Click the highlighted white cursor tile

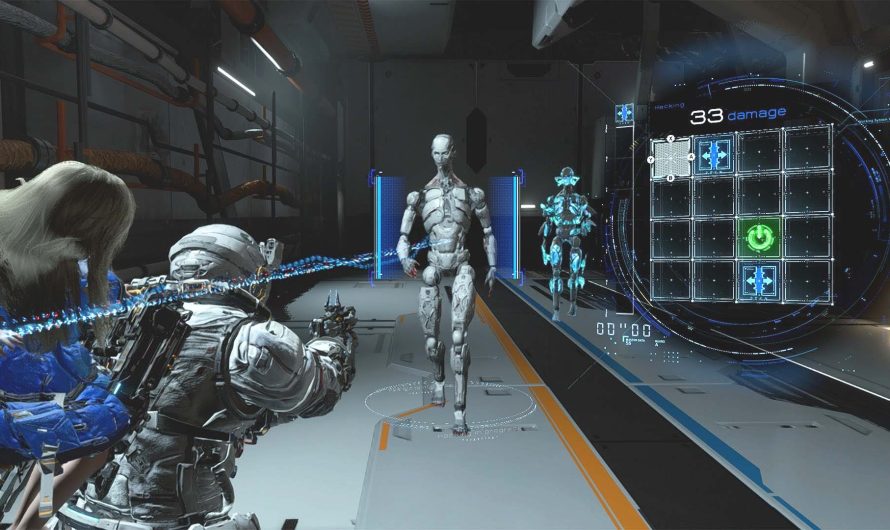[x=671, y=157]
